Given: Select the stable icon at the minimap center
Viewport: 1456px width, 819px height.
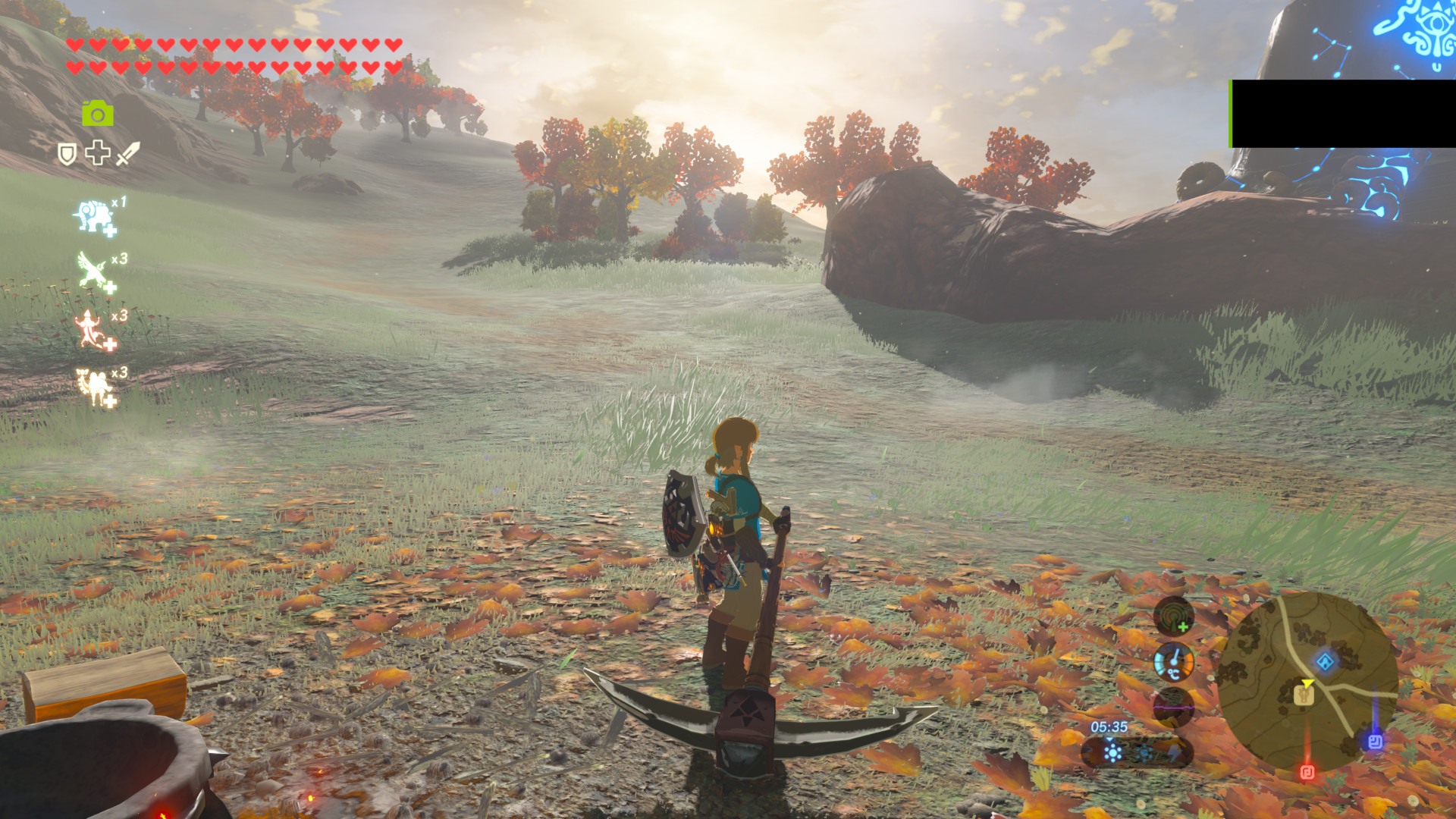Looking at the screenshot, I should (1304, 695).
